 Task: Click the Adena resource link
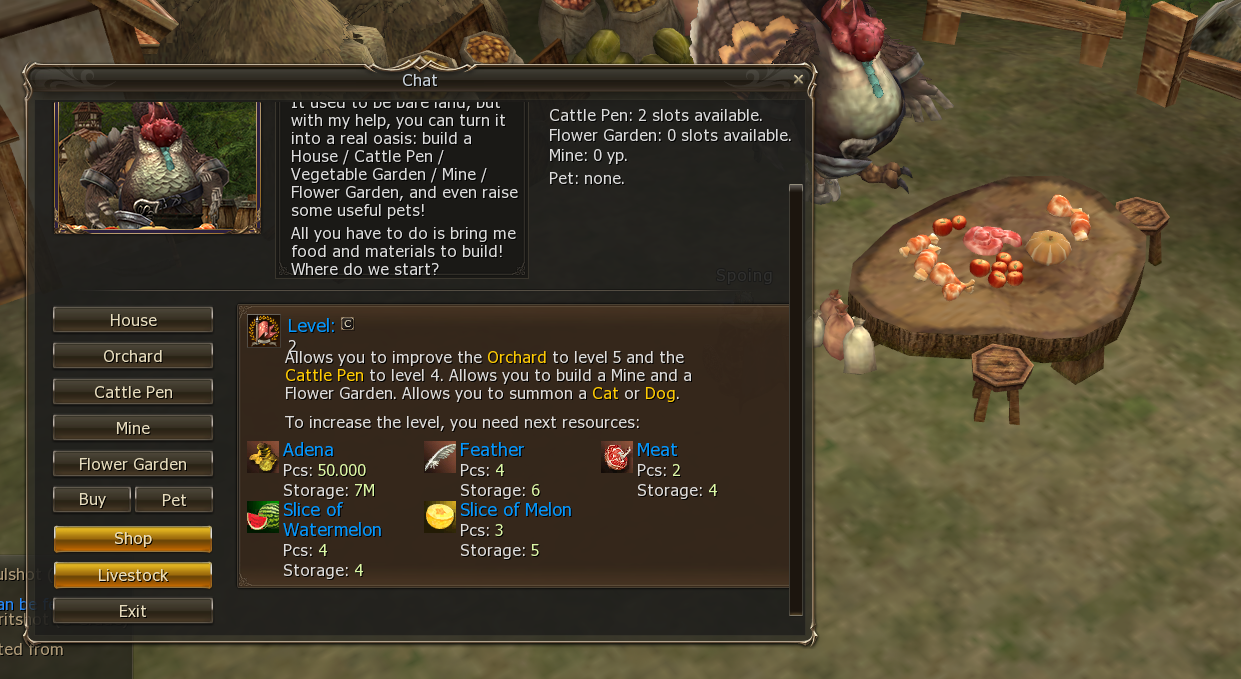308,450
